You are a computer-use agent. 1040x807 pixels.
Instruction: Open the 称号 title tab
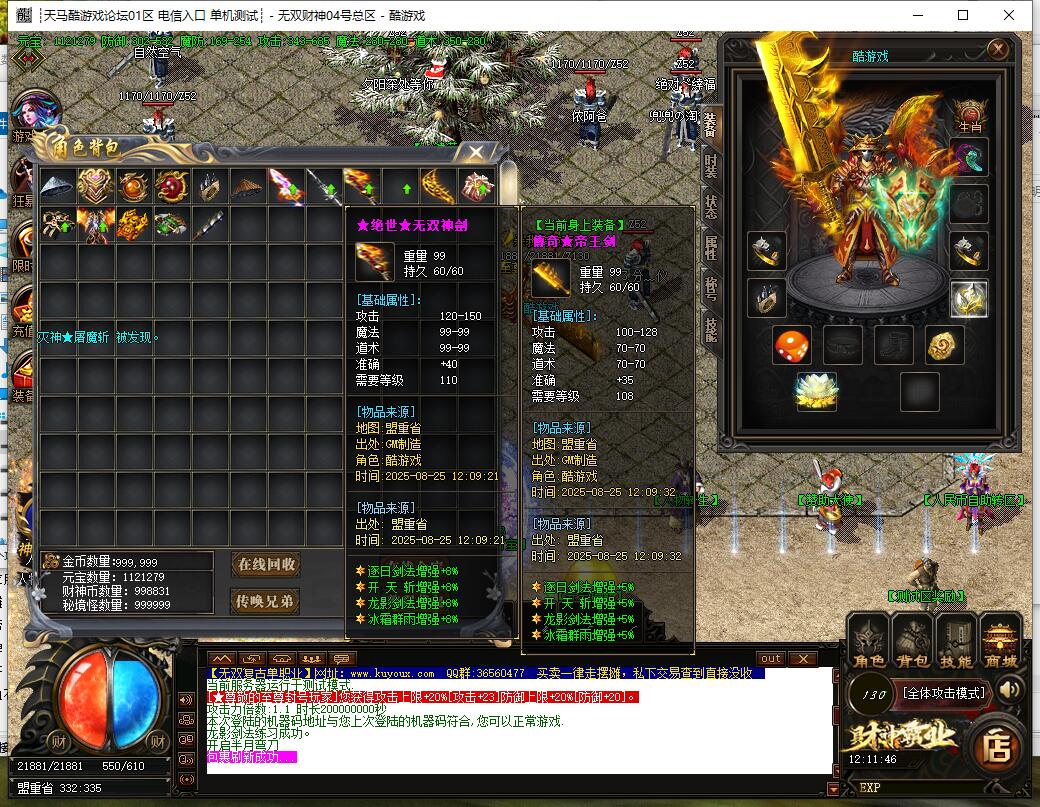[709, 289]
